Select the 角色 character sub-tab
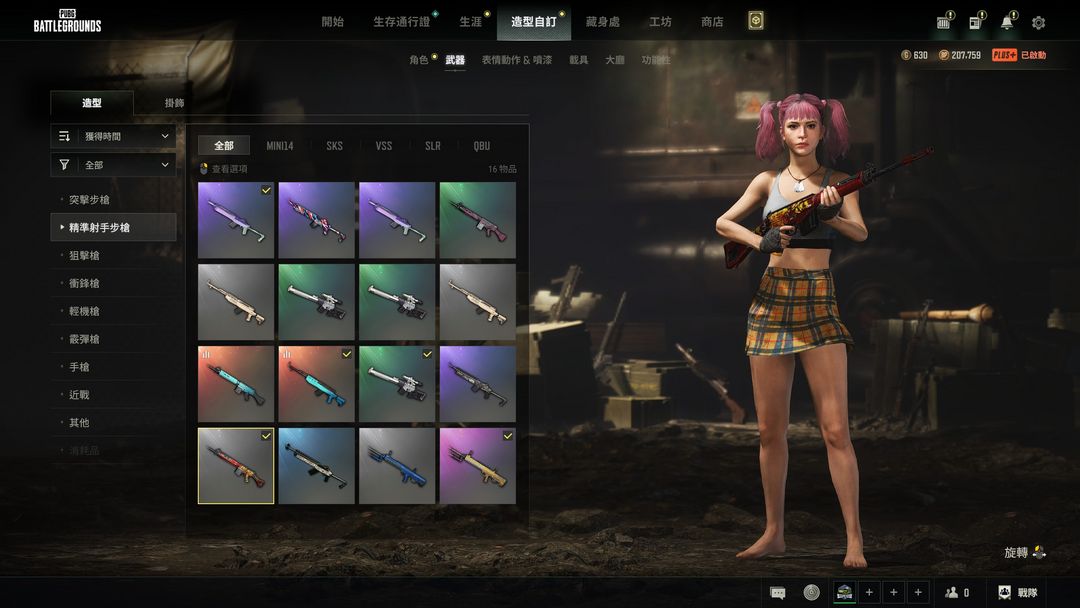The height and width of the screenshot is (608, 1080). pyautogui.click(x=418, y=60)
